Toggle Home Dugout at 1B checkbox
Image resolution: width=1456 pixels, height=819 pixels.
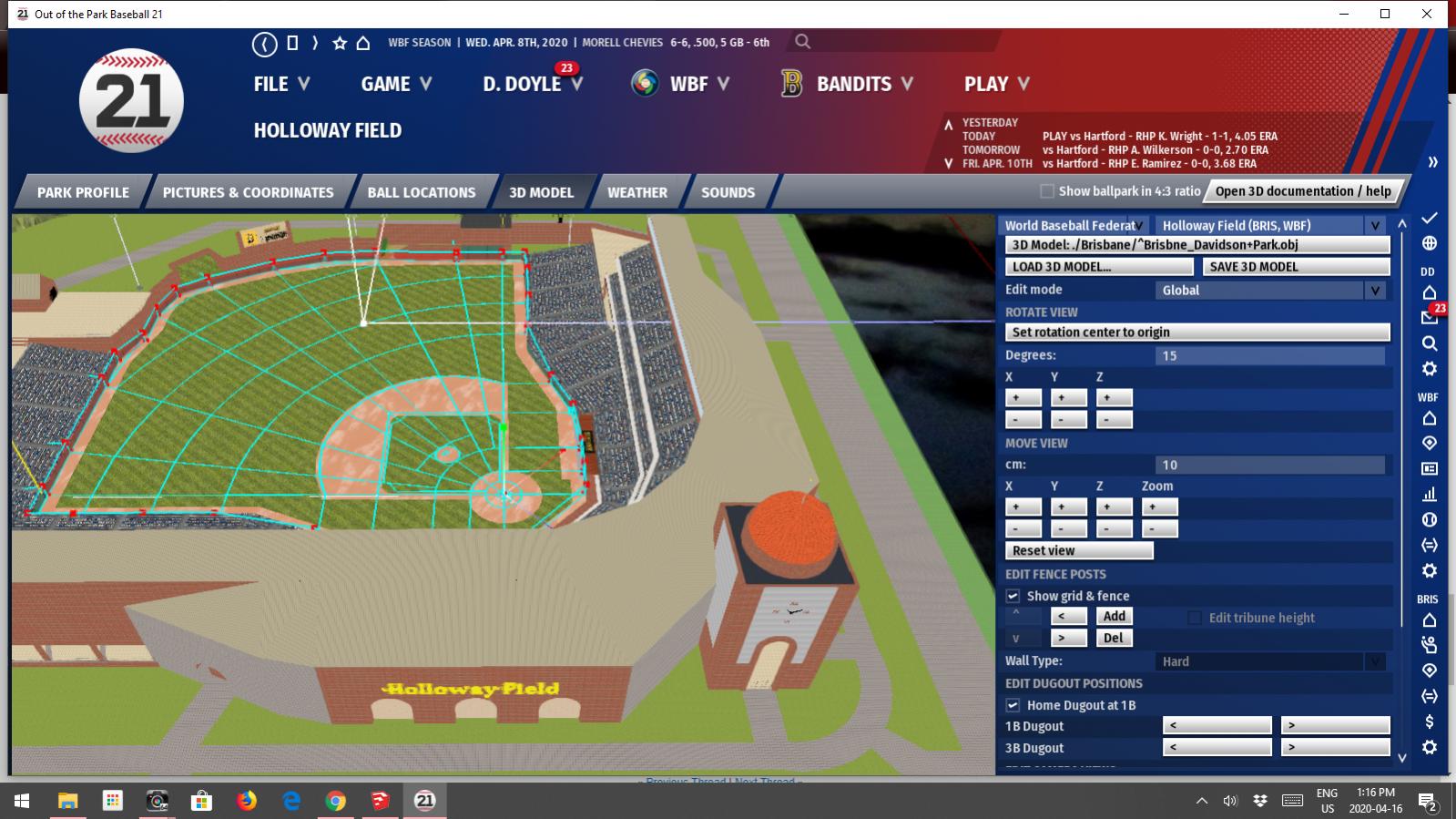click(x=1013, y=705)
